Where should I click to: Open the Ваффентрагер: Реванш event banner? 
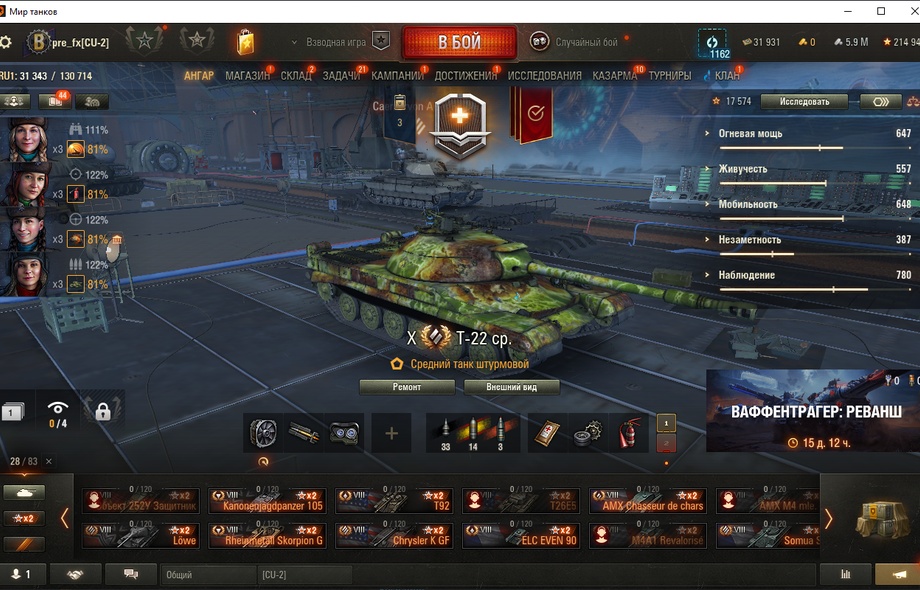(812, 412)
